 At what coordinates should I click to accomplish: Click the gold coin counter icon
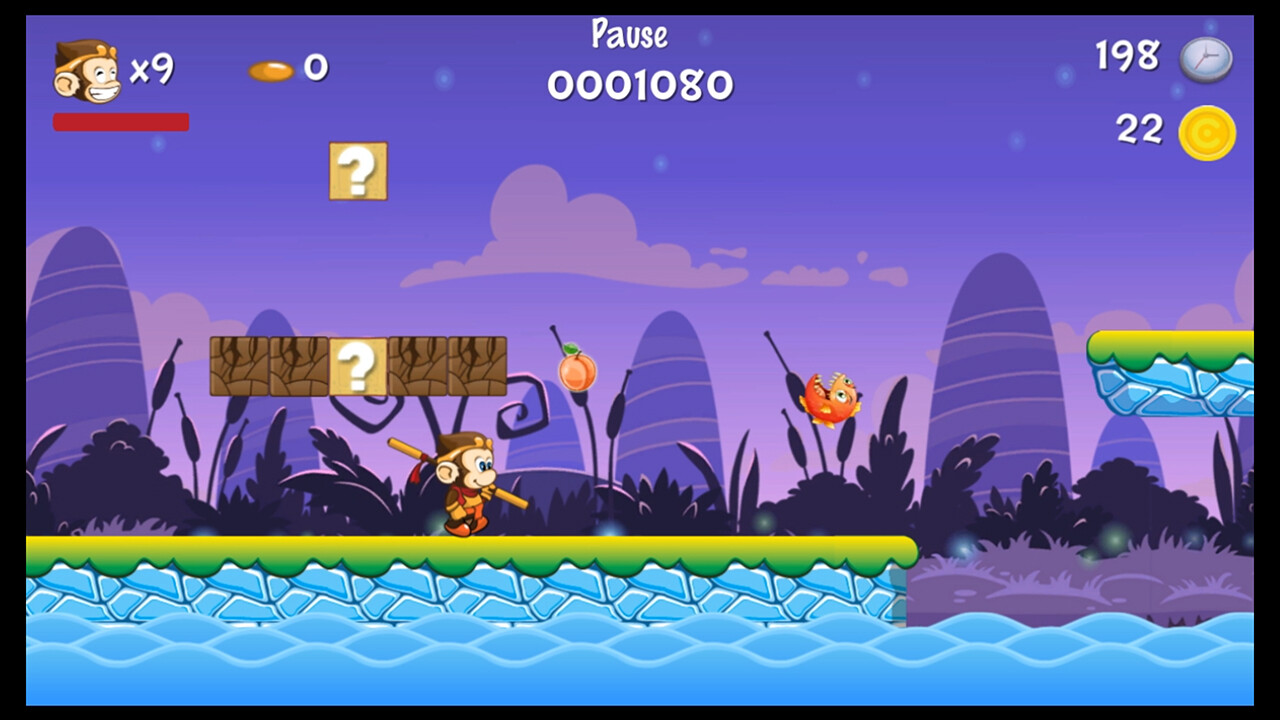[x=1207, y=132]
